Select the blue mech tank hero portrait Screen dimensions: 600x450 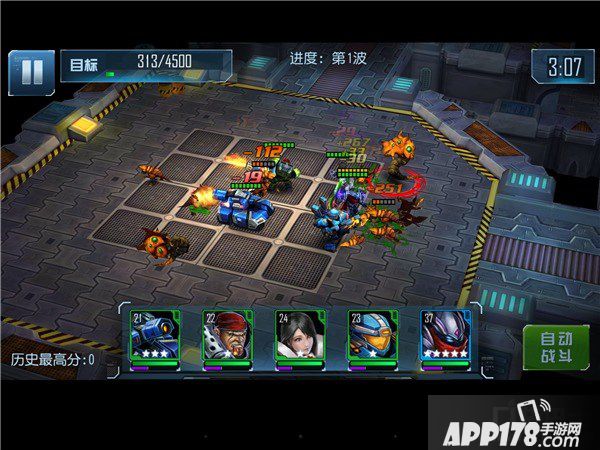tap(154, 337)
